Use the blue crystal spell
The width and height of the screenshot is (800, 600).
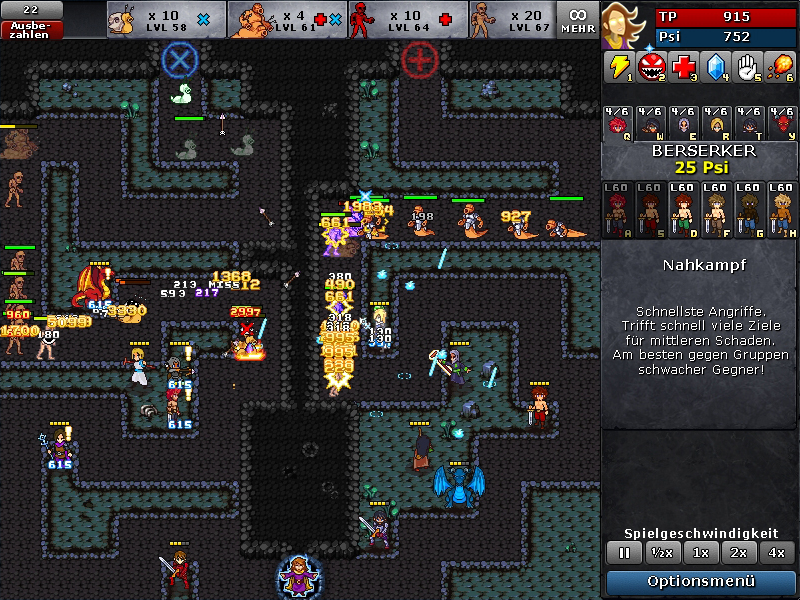click(716, 67)
